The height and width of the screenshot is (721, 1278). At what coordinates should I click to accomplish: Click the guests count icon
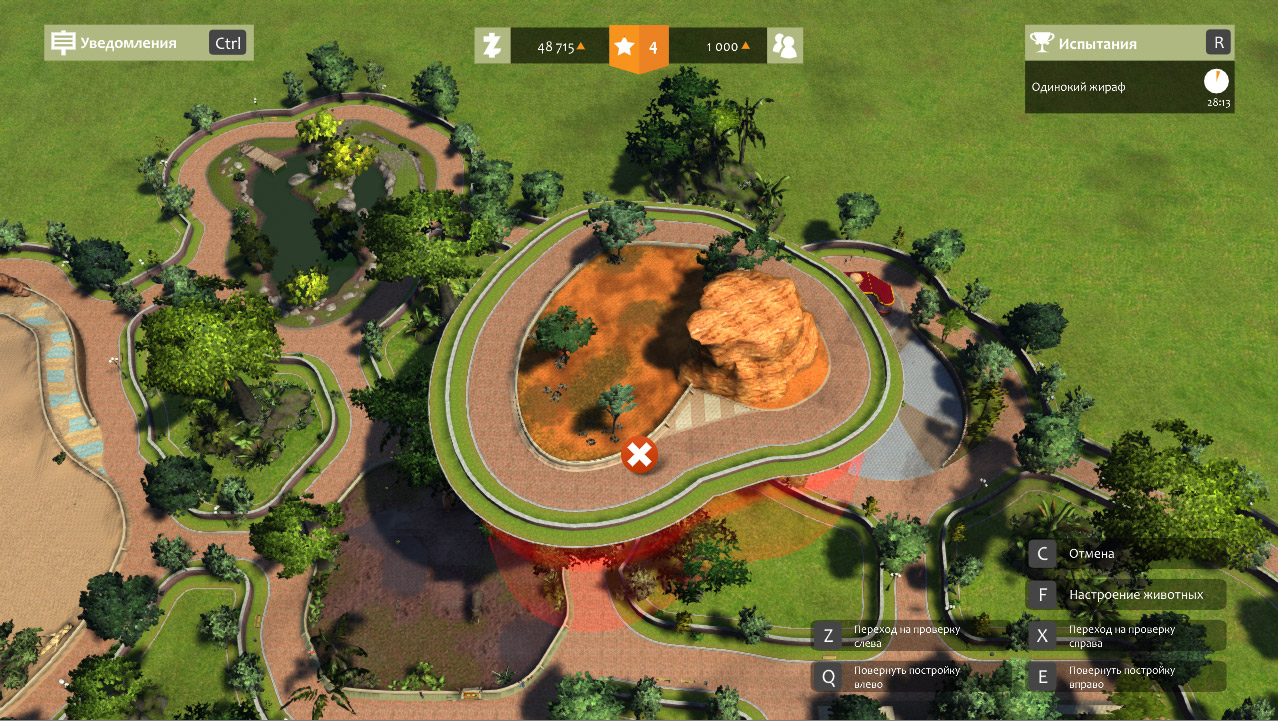click(785, 46)
